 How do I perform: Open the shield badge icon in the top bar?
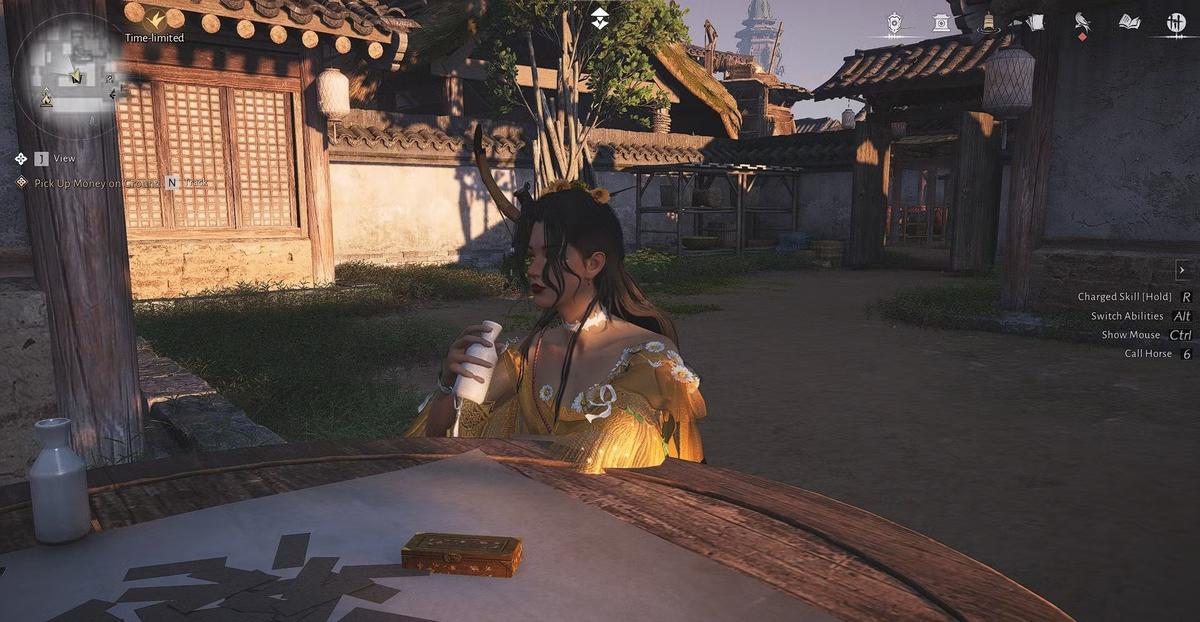(894, 22)
